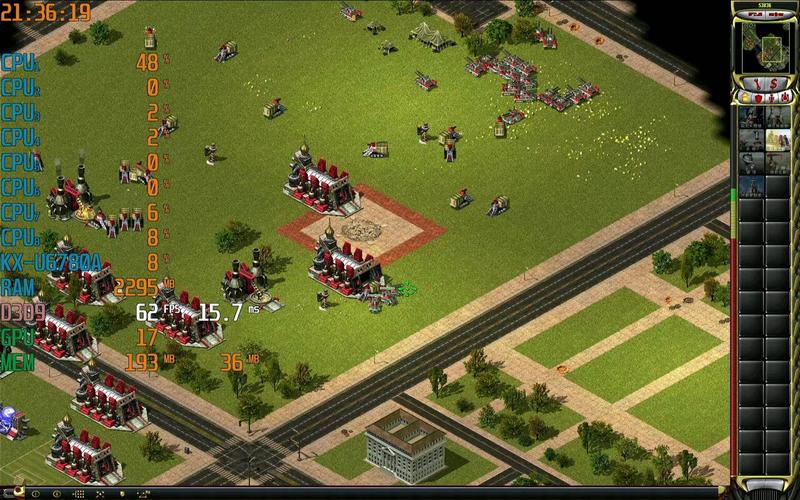Click the radar minimap
This screenshot has height=500, width=800.
(x=763, y=45)
